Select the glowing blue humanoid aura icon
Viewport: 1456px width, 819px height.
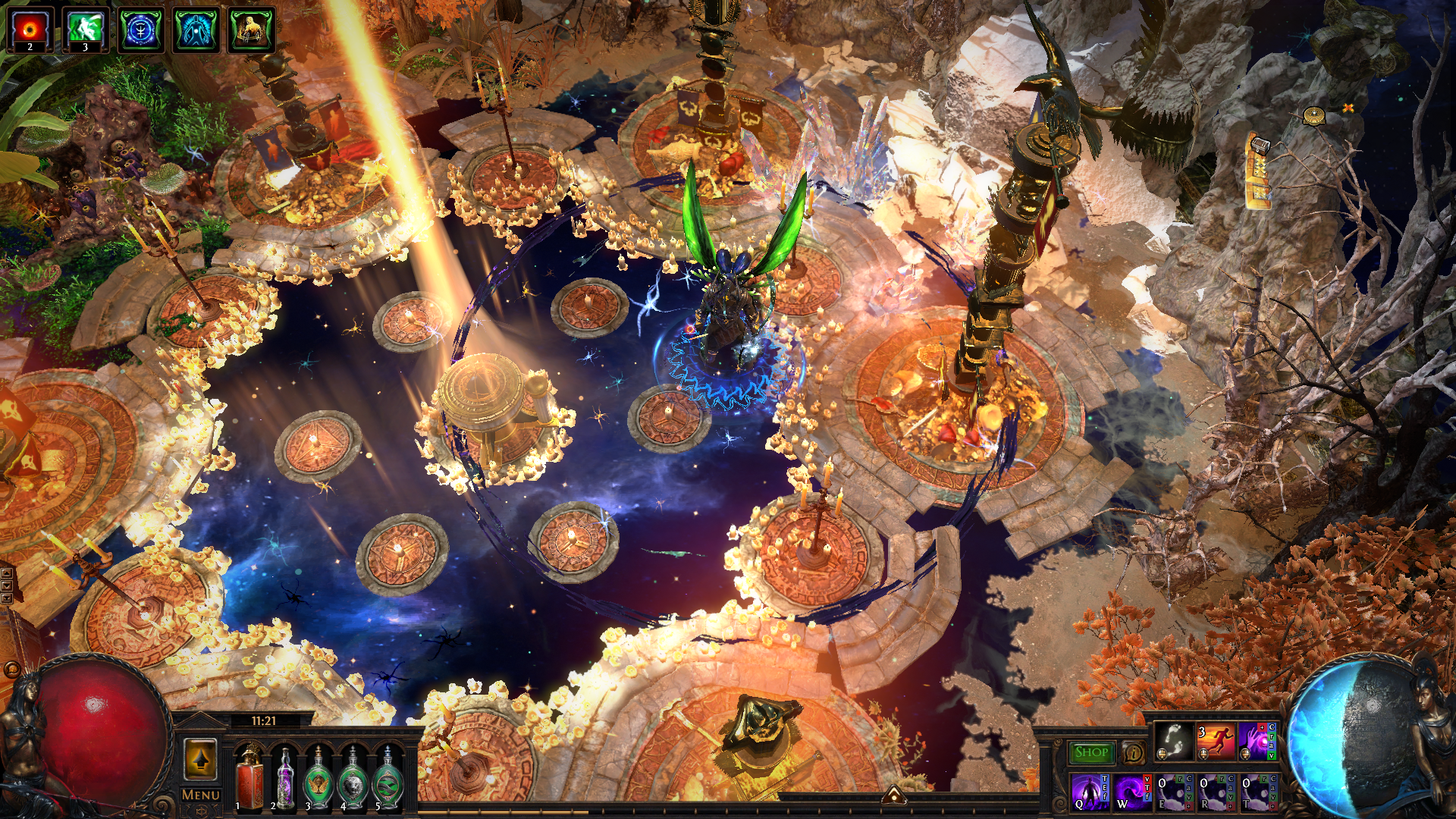pos(196,30)
